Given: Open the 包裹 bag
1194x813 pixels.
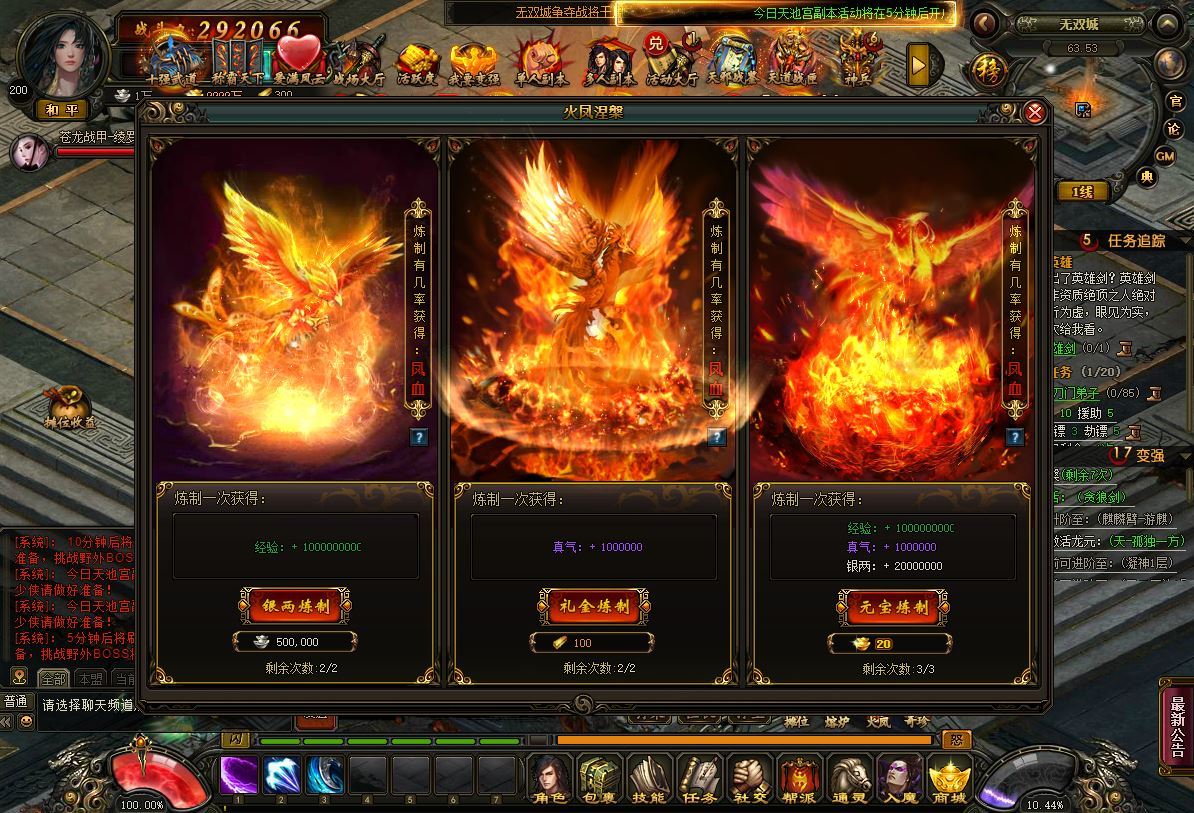Looking at the screenshot, I should (x=599, y=778).
